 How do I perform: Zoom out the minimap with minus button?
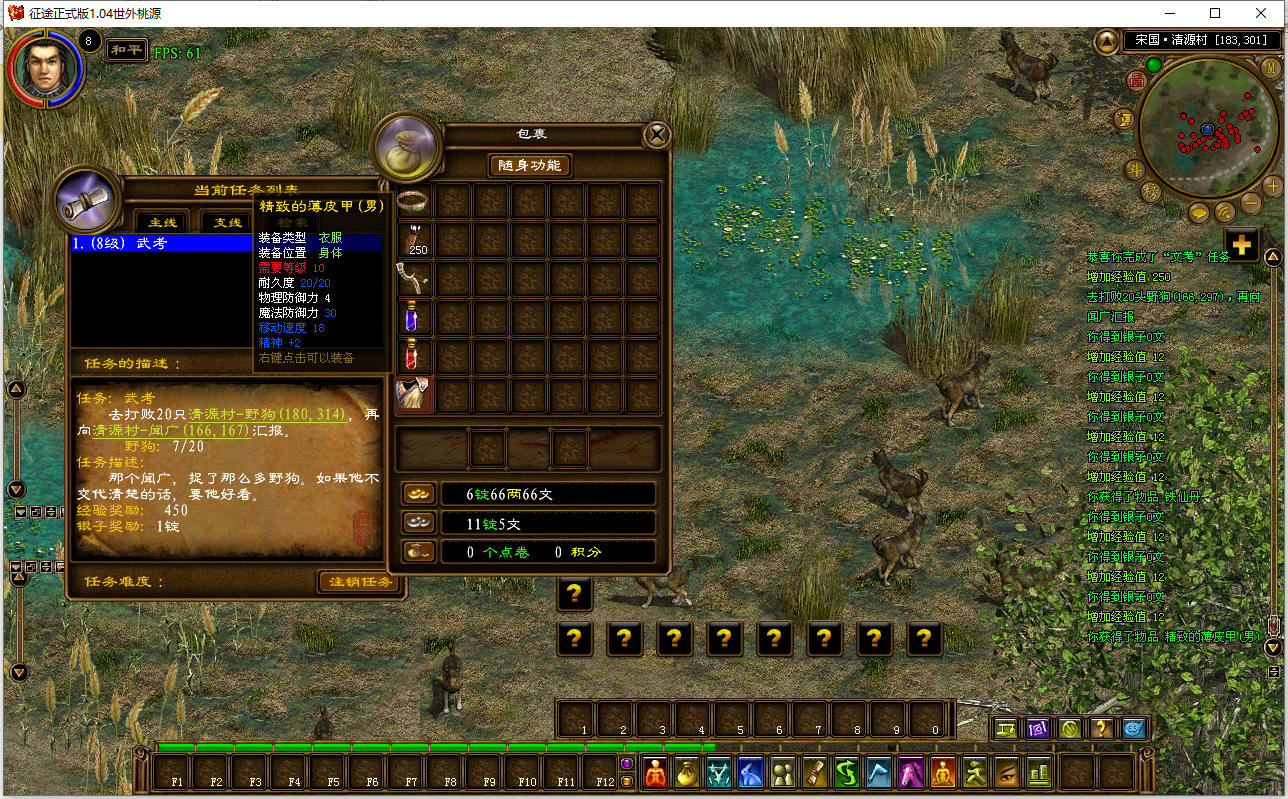coord(1251,203)
